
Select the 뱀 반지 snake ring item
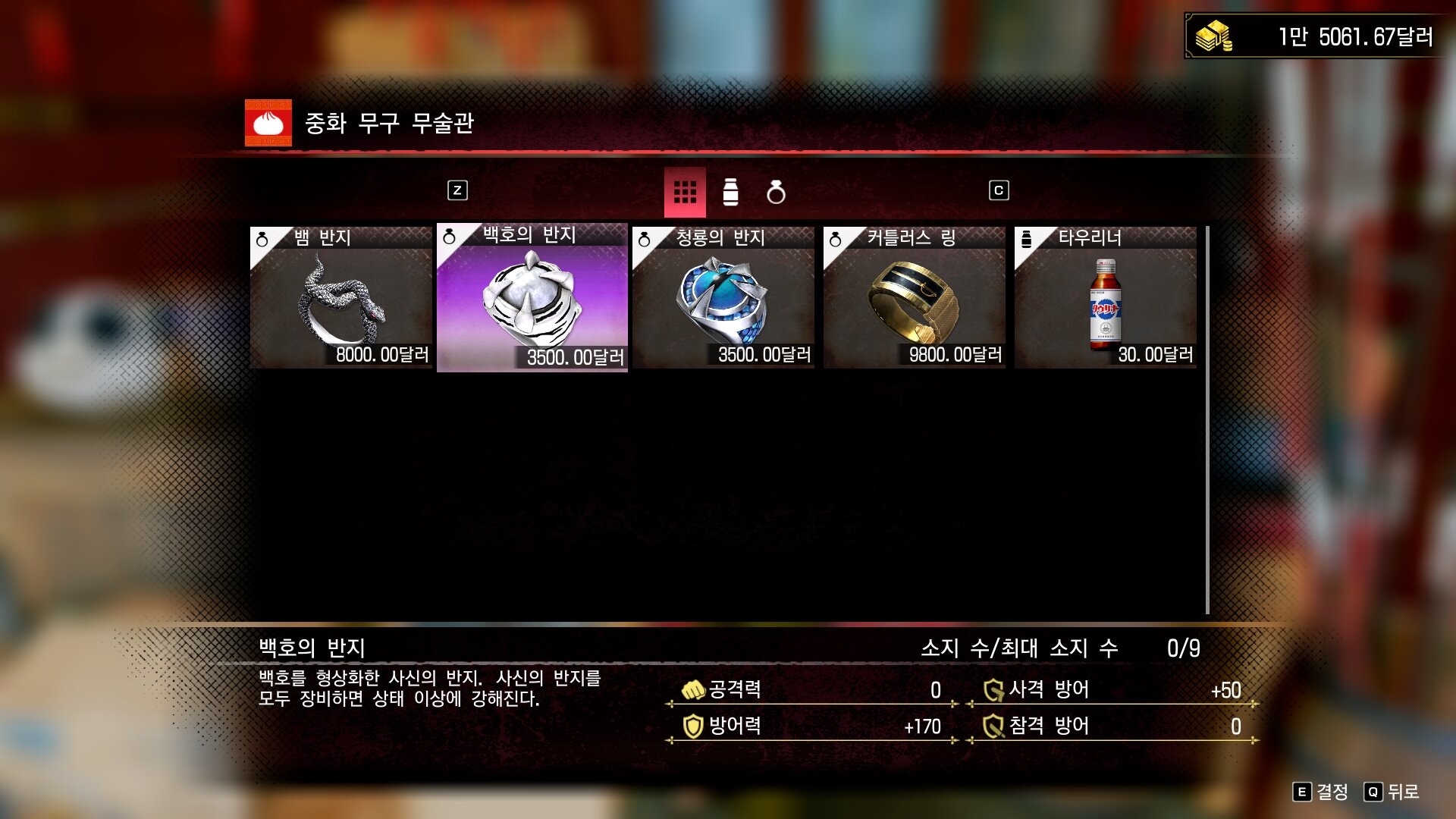point(341,297)
